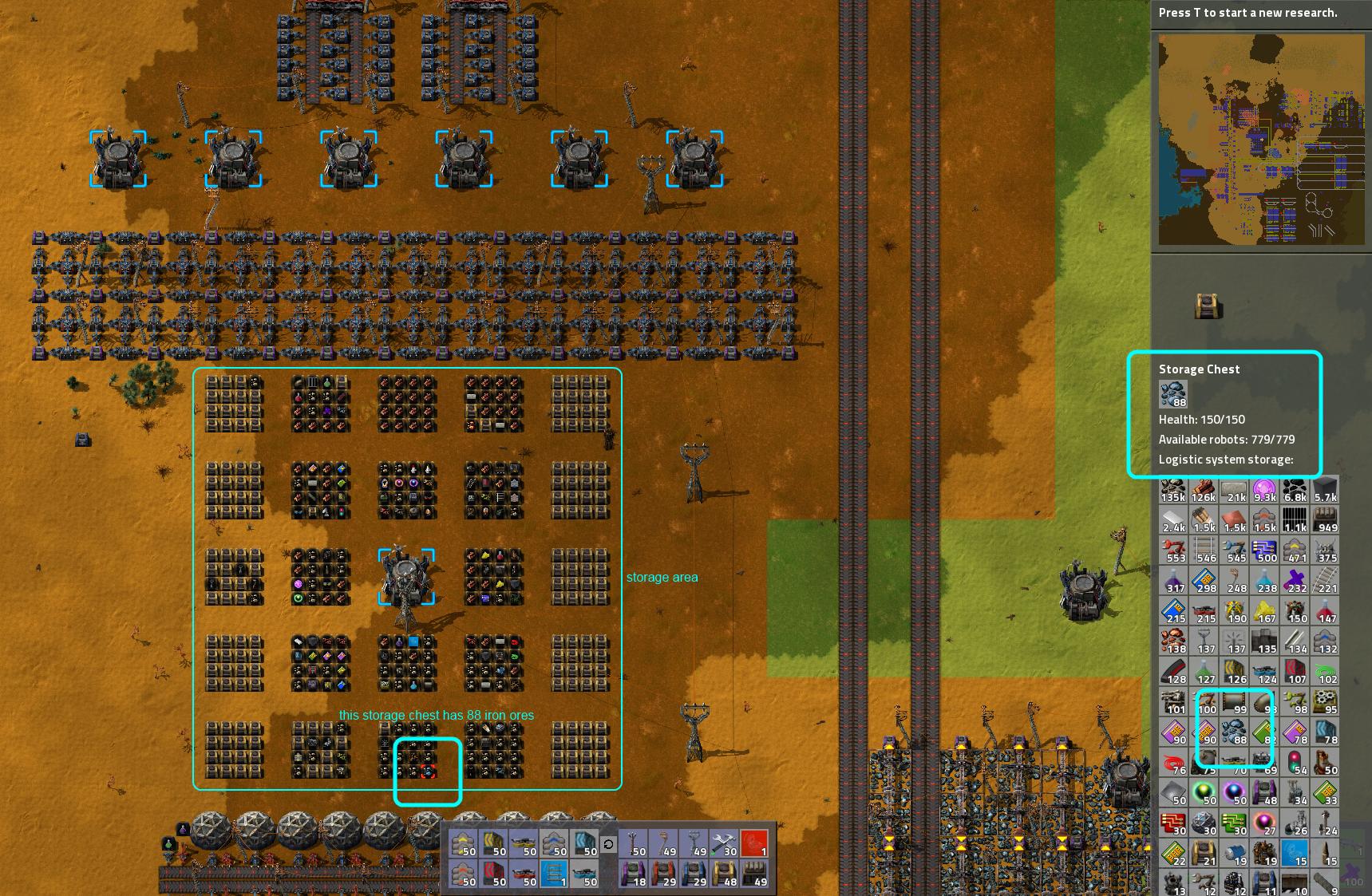
Task: Select the green wire coil showing 102
Action: click(x=1325, y=671)
